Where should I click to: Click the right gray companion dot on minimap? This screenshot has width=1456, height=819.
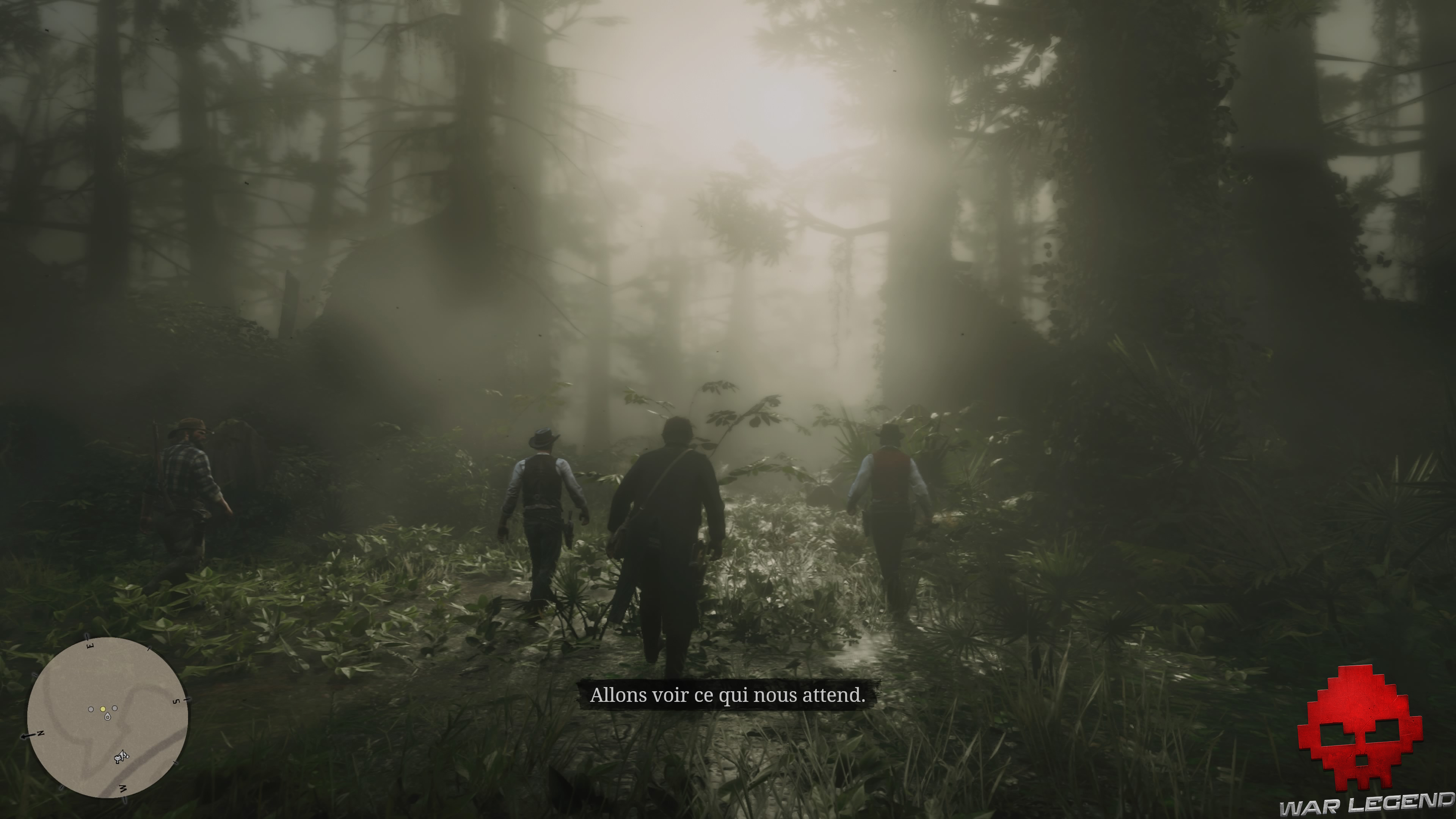point(115,708)
